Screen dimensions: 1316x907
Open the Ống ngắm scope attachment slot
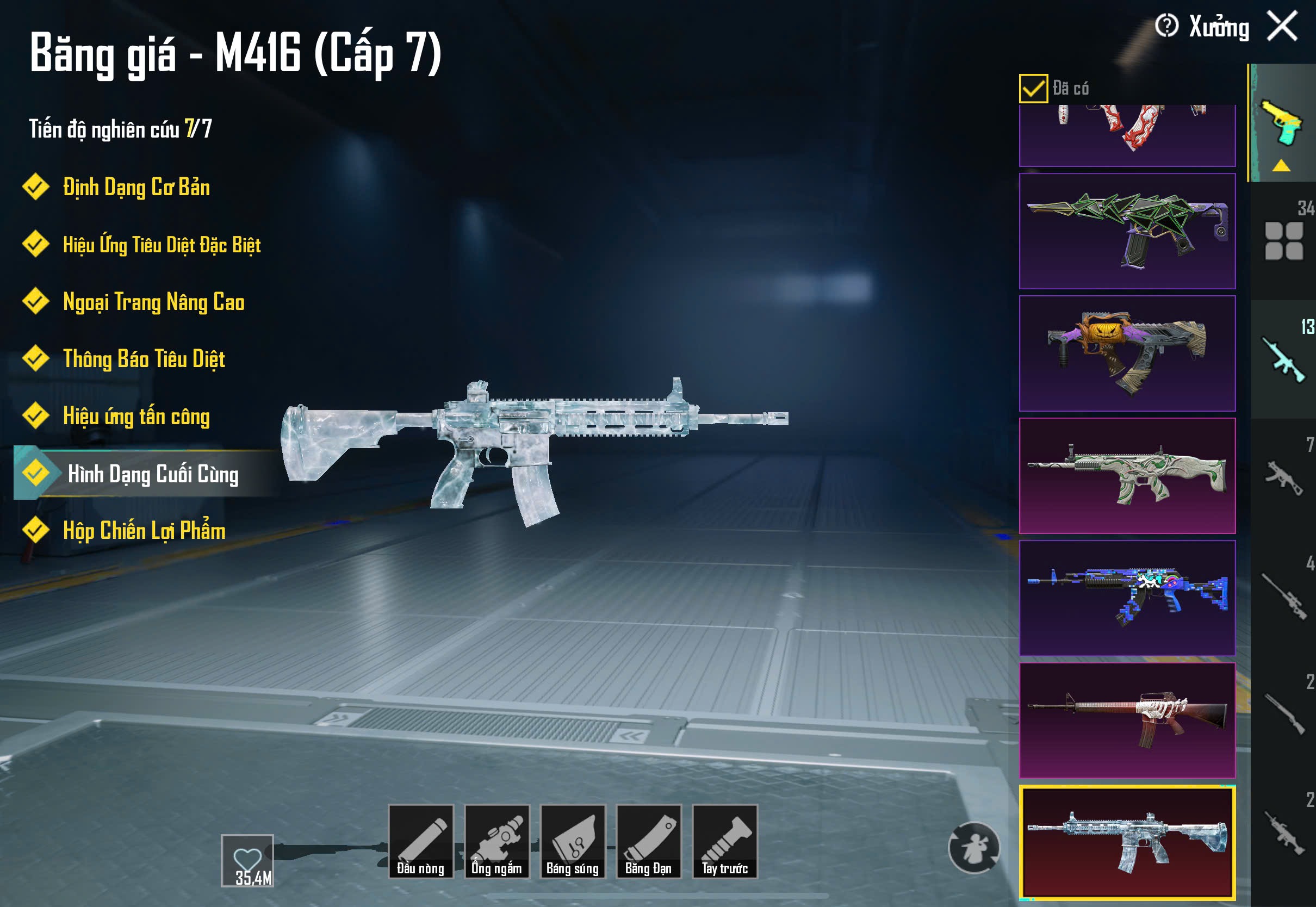click(496, 841)
